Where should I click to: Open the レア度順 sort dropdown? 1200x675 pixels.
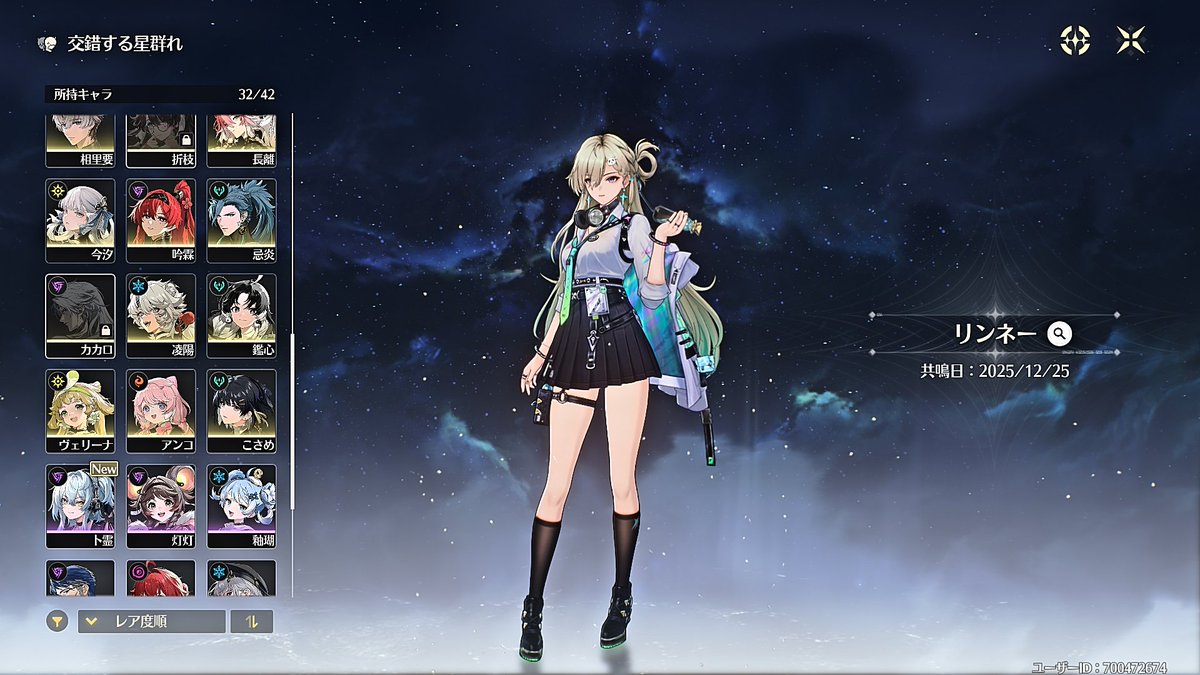tap(152, 621)
